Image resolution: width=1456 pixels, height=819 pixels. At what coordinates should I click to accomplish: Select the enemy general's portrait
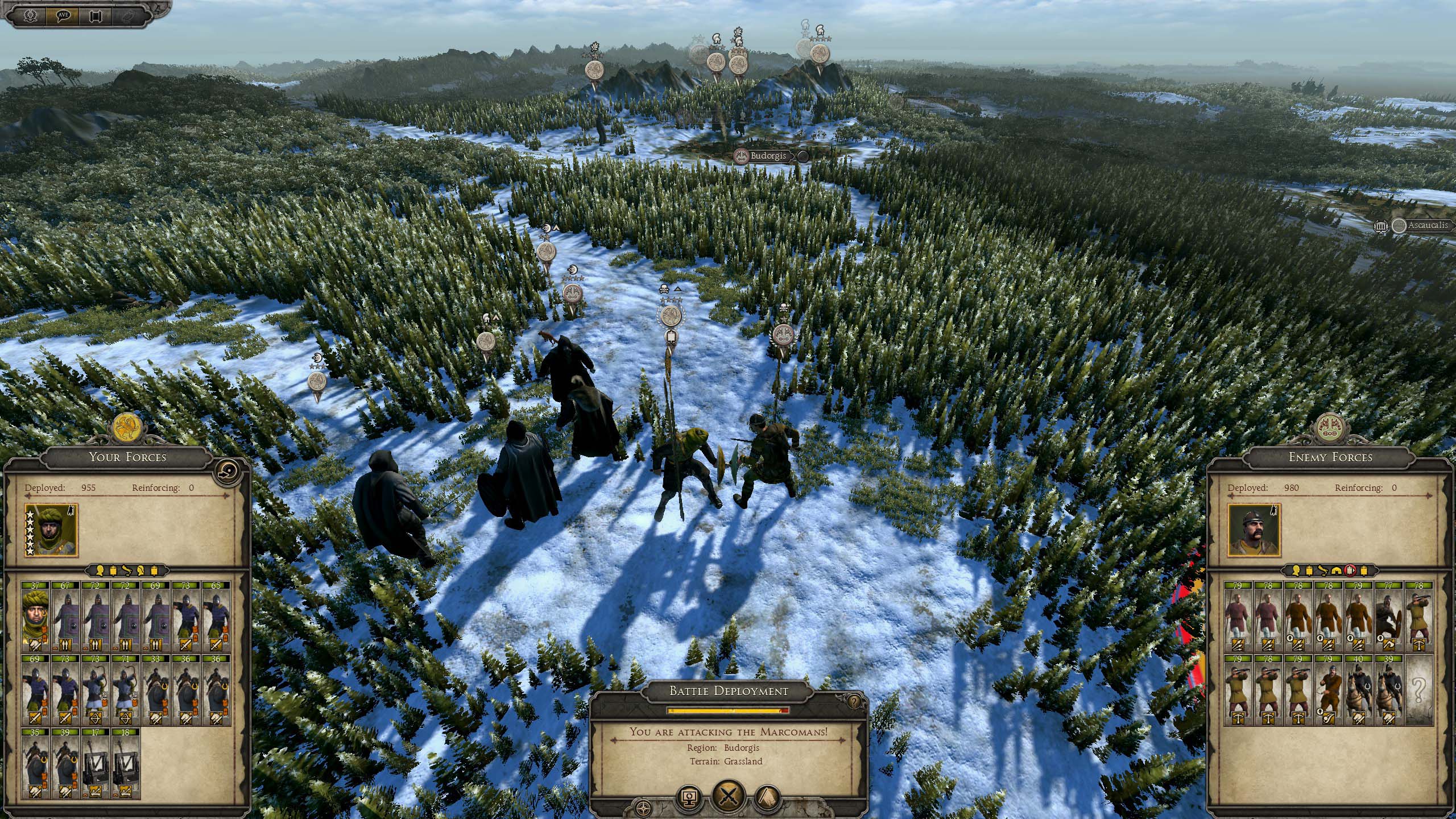tap(1253, 530)
